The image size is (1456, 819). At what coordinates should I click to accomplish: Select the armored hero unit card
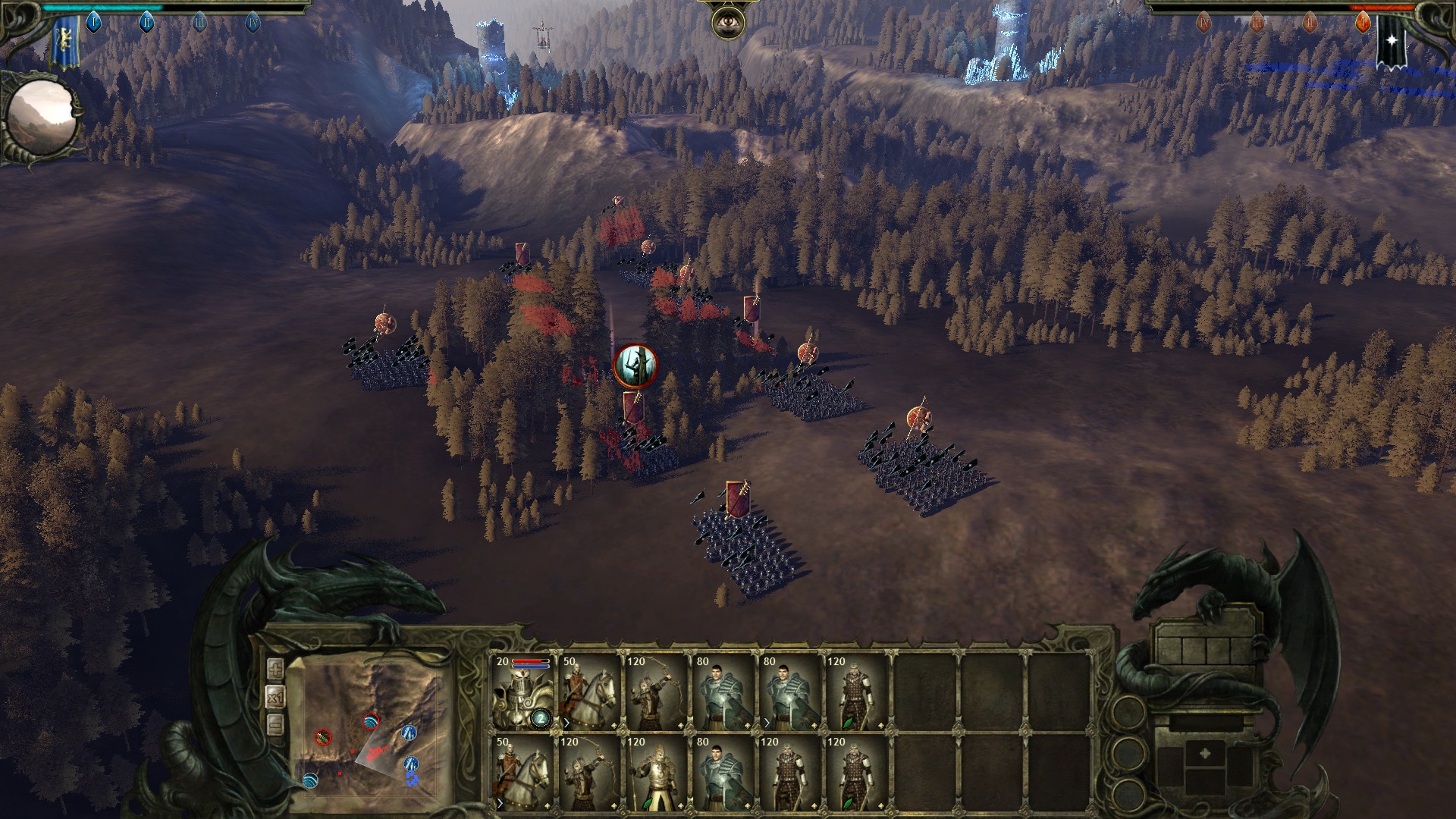[x=524, y=693]
